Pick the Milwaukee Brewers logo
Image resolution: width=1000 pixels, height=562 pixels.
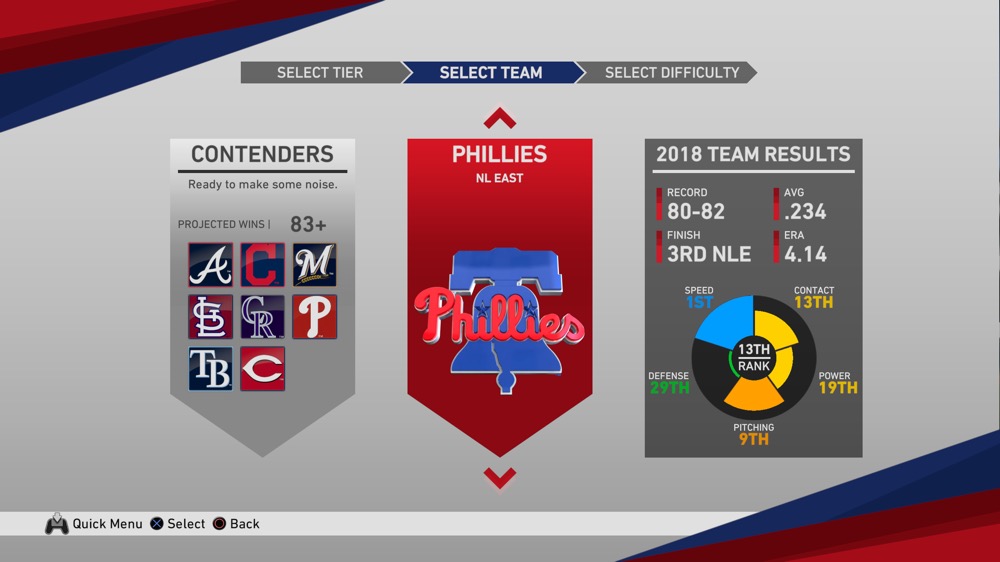315,265
